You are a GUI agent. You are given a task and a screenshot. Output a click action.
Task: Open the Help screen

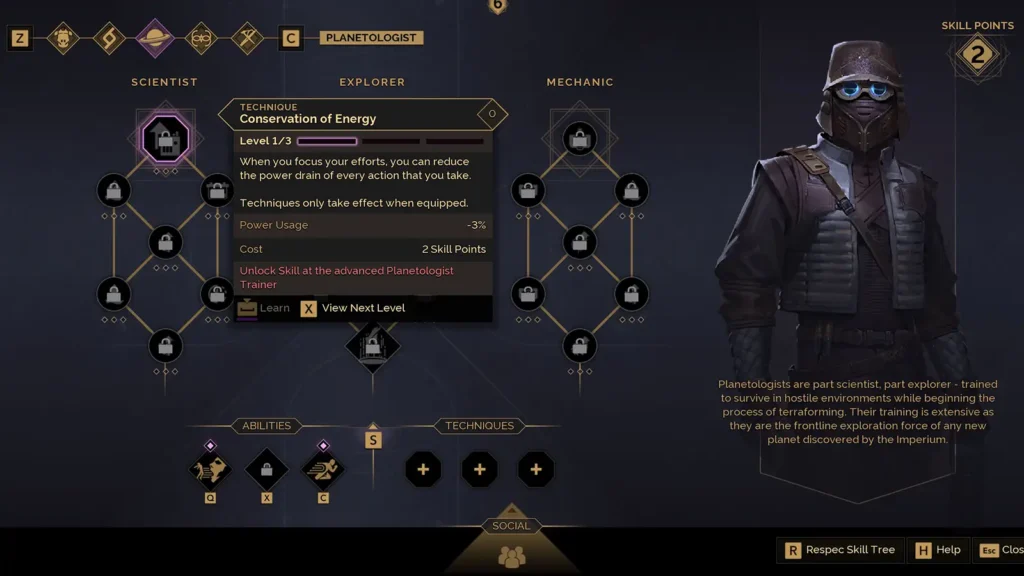pos(938,550)
